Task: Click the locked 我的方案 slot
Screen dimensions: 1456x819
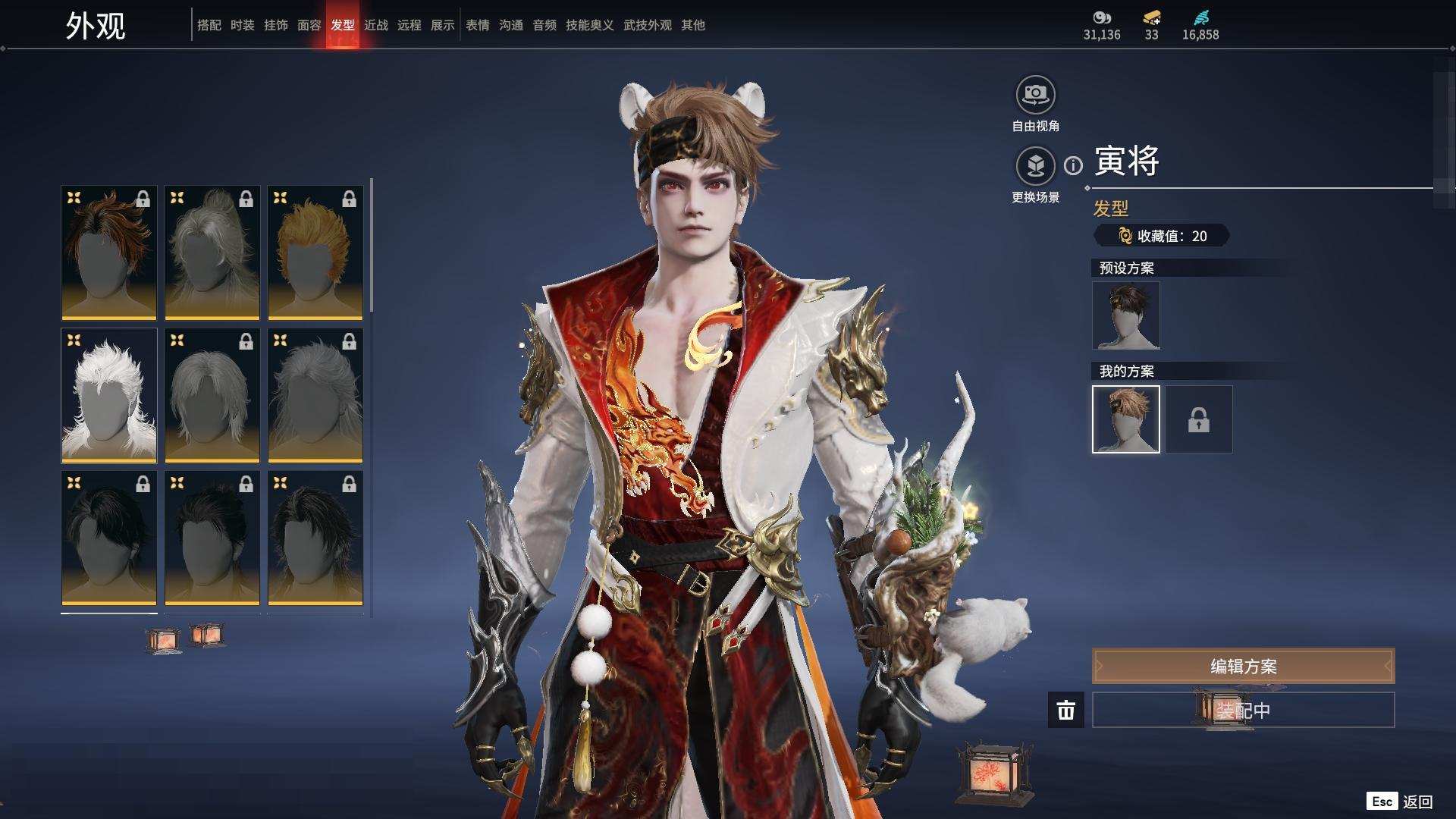Action: [1199, 419]
